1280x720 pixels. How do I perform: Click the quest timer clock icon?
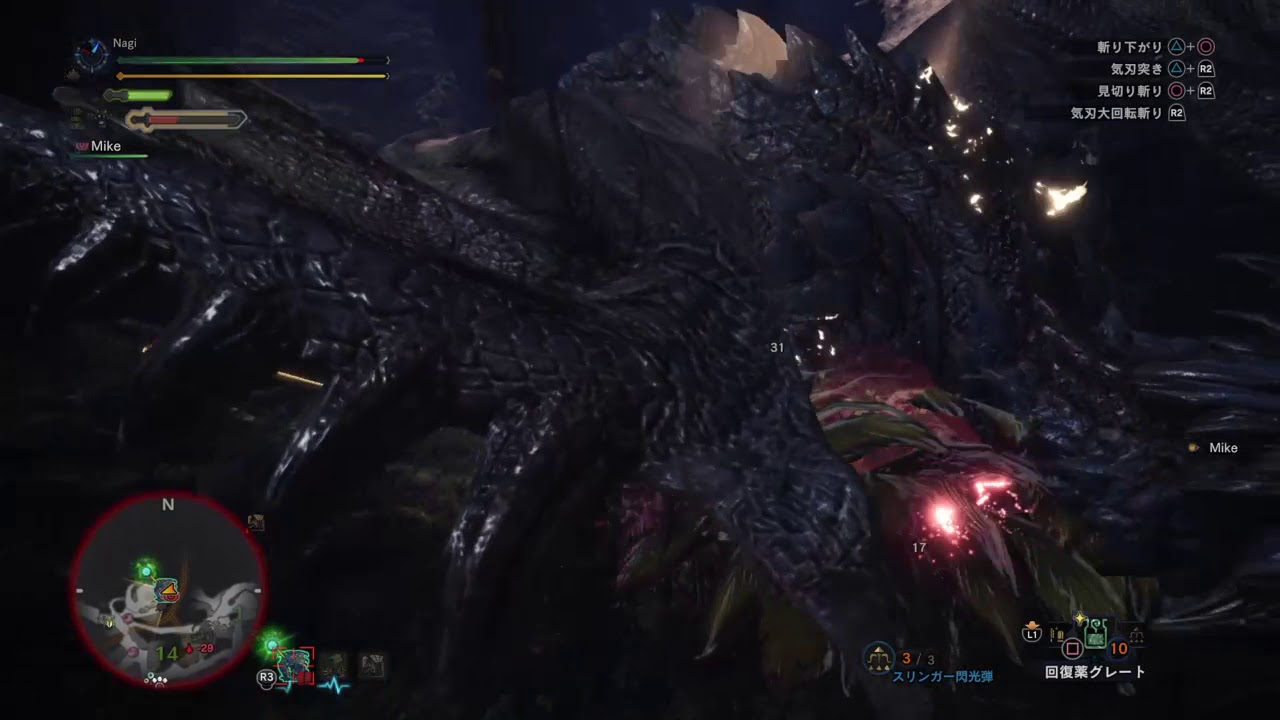coord(91,55)
